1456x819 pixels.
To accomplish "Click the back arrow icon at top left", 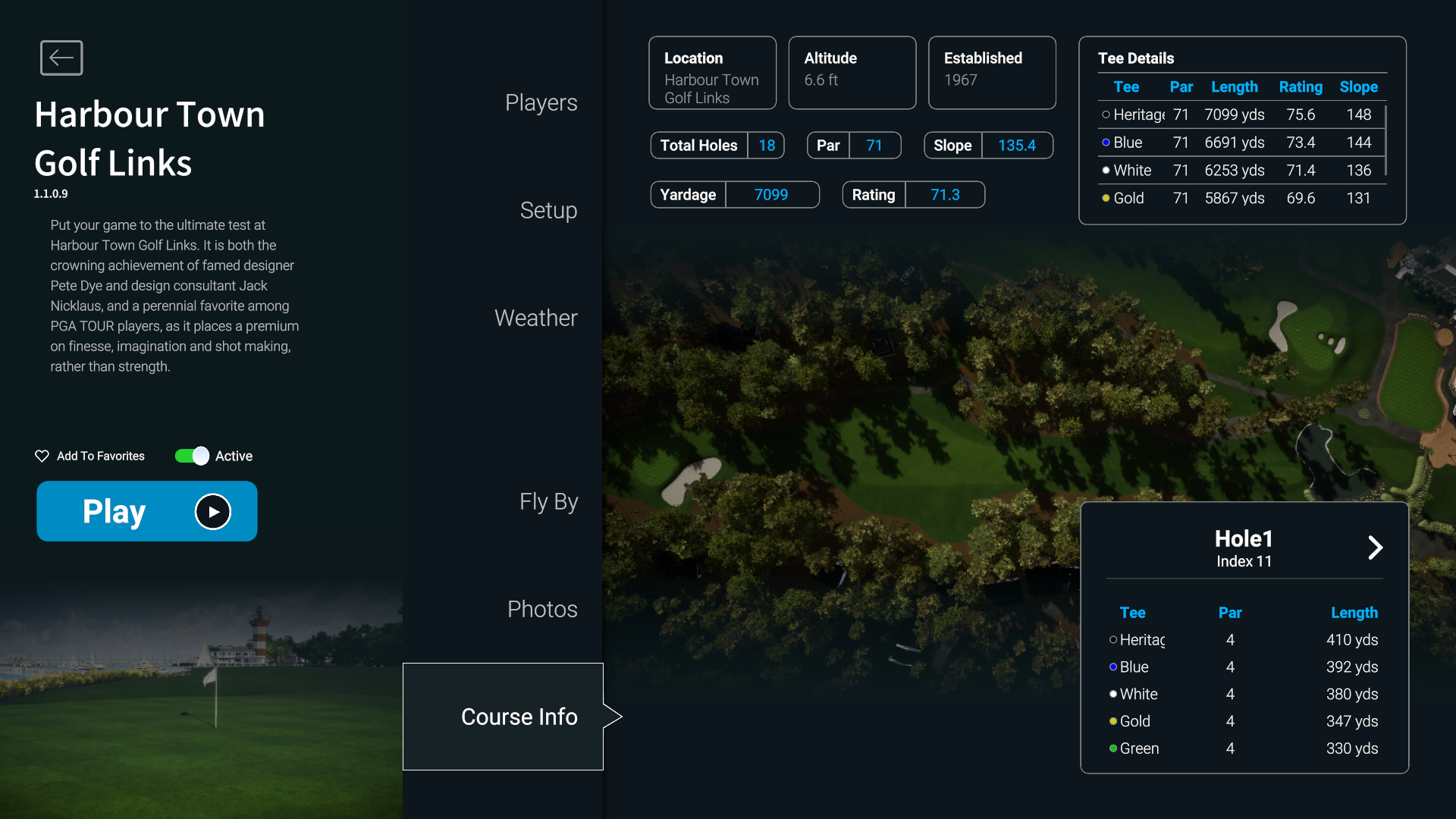I will (x=61, y=58).
